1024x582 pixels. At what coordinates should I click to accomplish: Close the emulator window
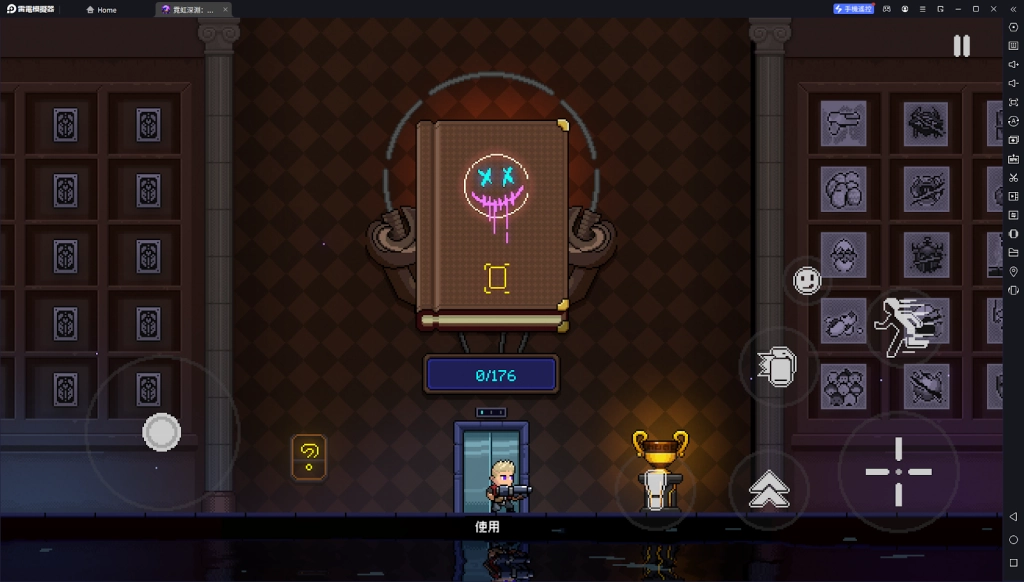994,9
